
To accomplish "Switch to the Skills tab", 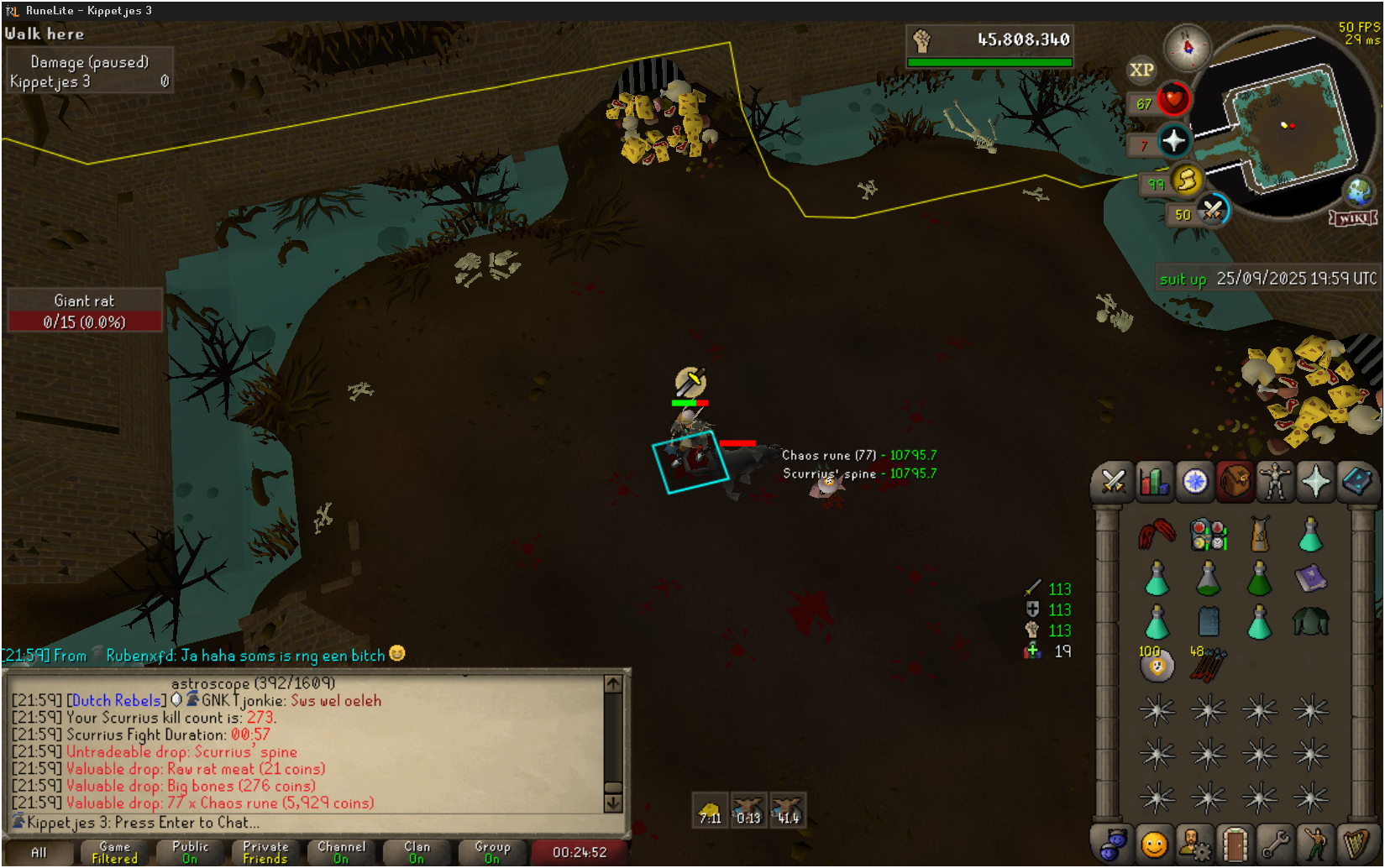I will pyautogui.click(x=1154, y=483).
